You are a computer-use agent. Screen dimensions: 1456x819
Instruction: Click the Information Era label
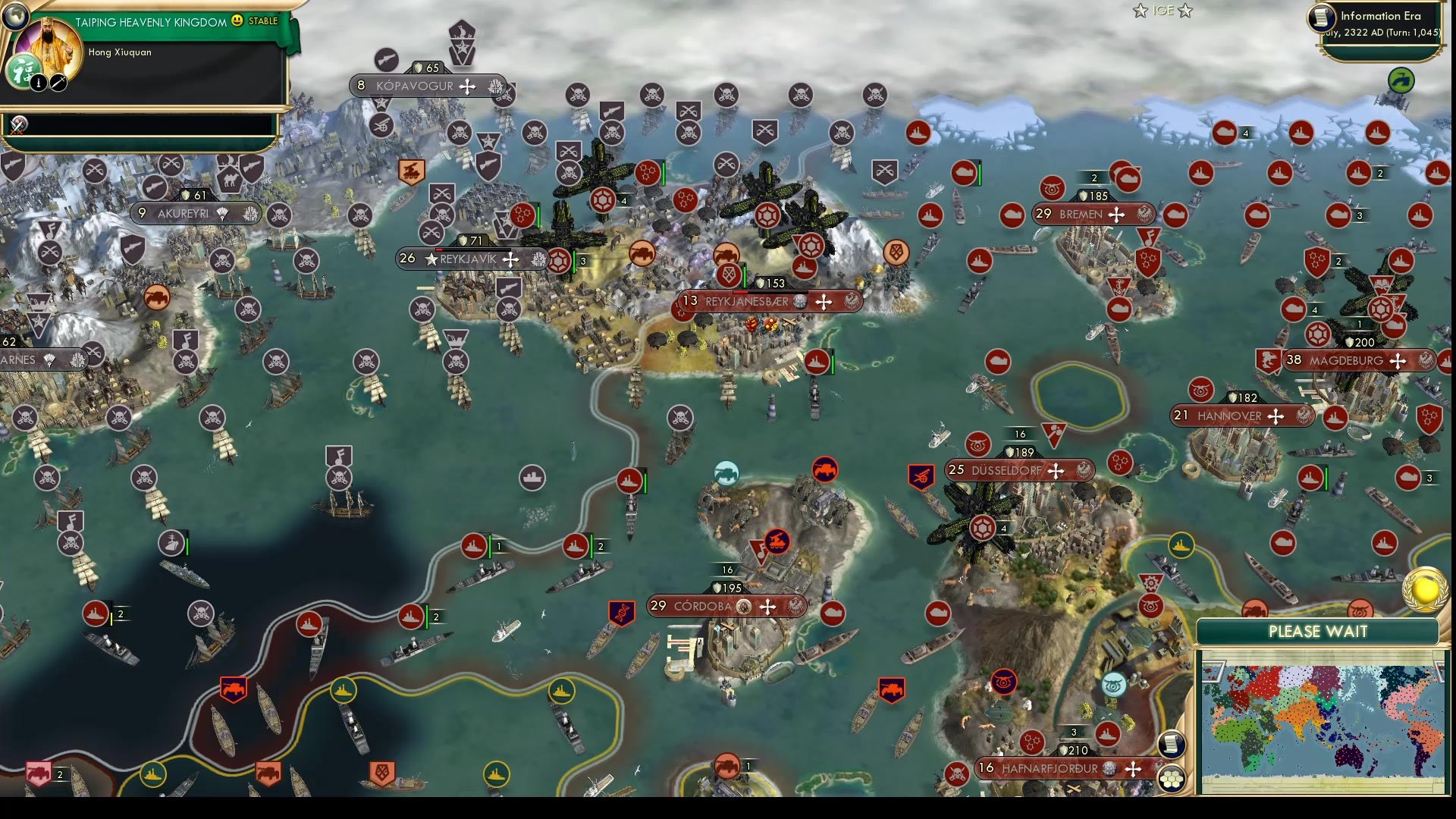point(1382,15)
